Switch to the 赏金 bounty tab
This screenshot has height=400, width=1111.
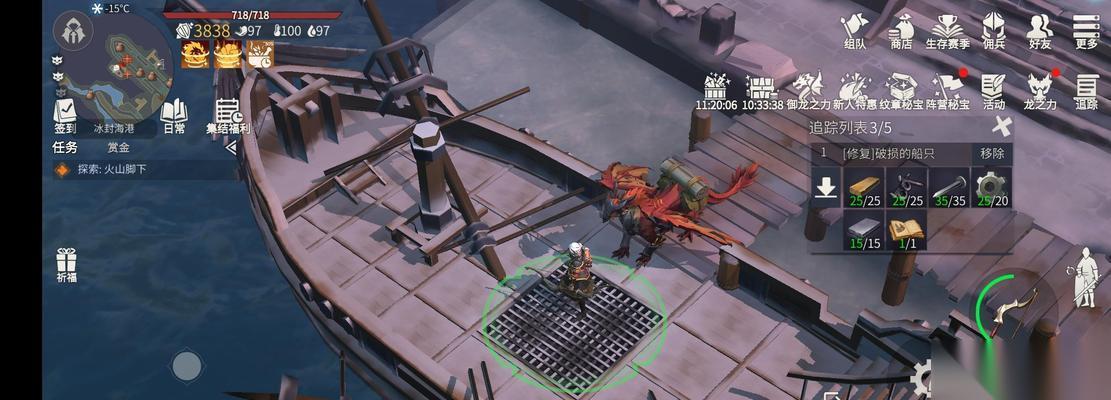tap(119, 147)
